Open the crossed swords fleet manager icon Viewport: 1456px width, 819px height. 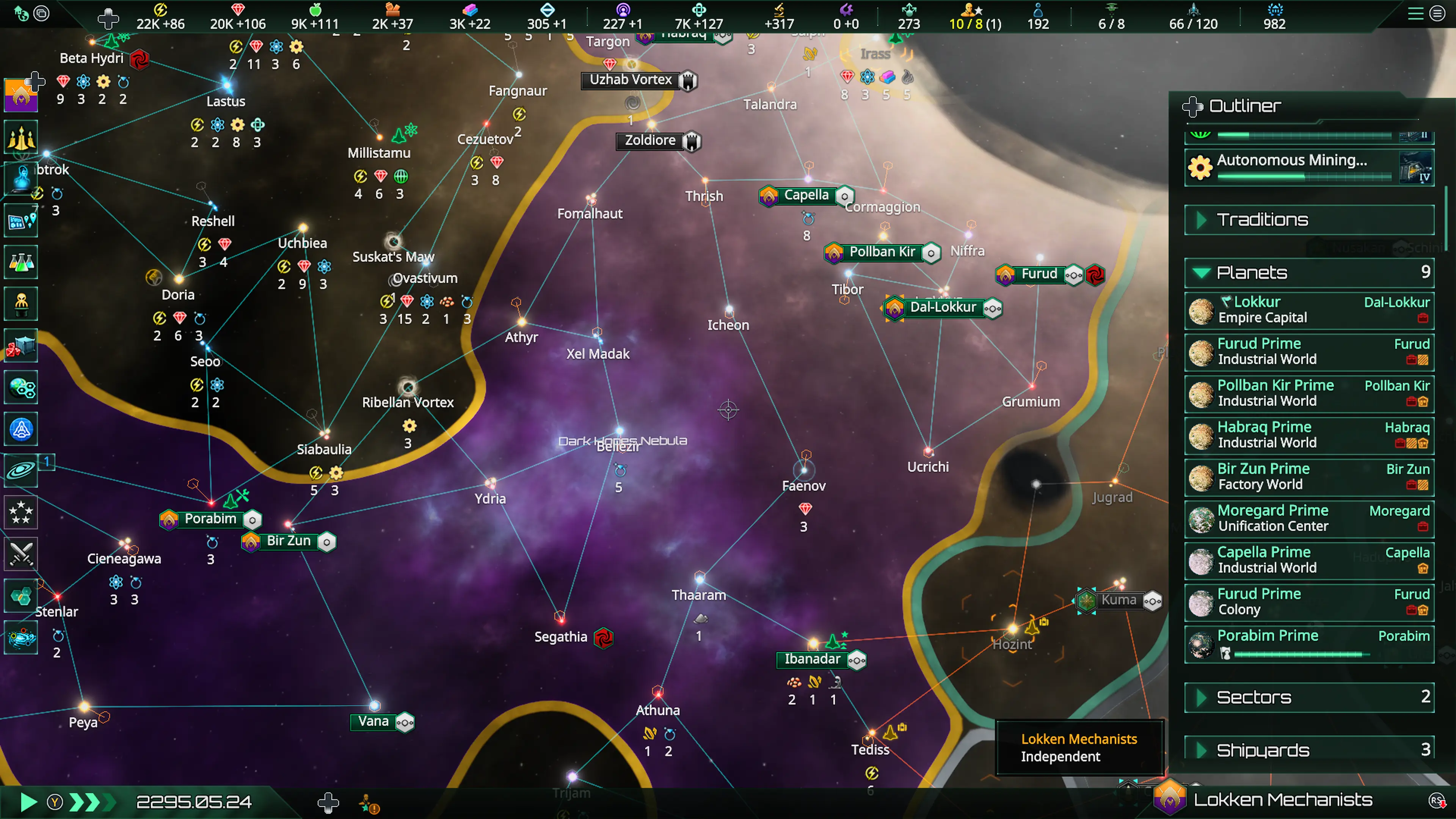pos(21,554)
